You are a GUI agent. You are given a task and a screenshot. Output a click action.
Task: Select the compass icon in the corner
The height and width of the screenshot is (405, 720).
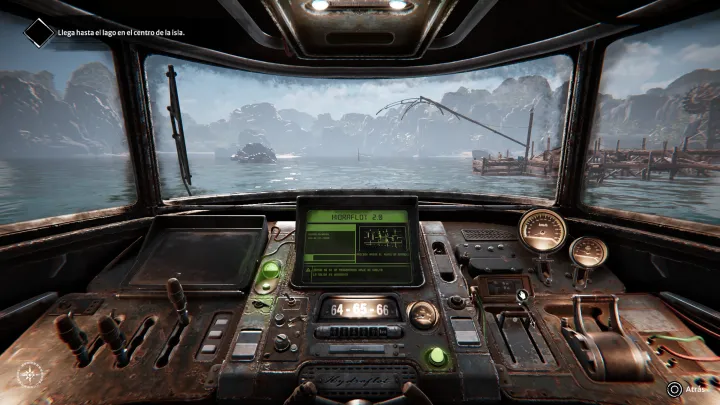31,376
